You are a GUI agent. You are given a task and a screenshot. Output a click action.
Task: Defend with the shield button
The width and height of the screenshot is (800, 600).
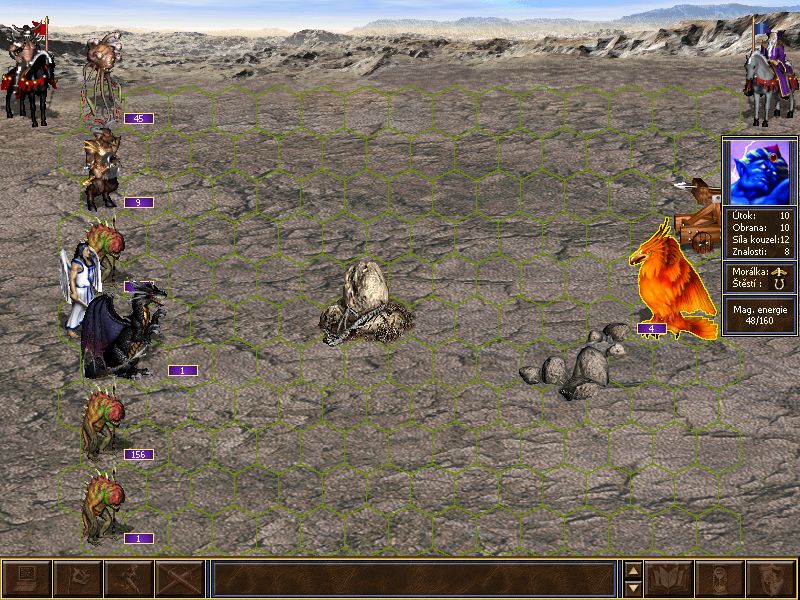(x=772, y=578)
